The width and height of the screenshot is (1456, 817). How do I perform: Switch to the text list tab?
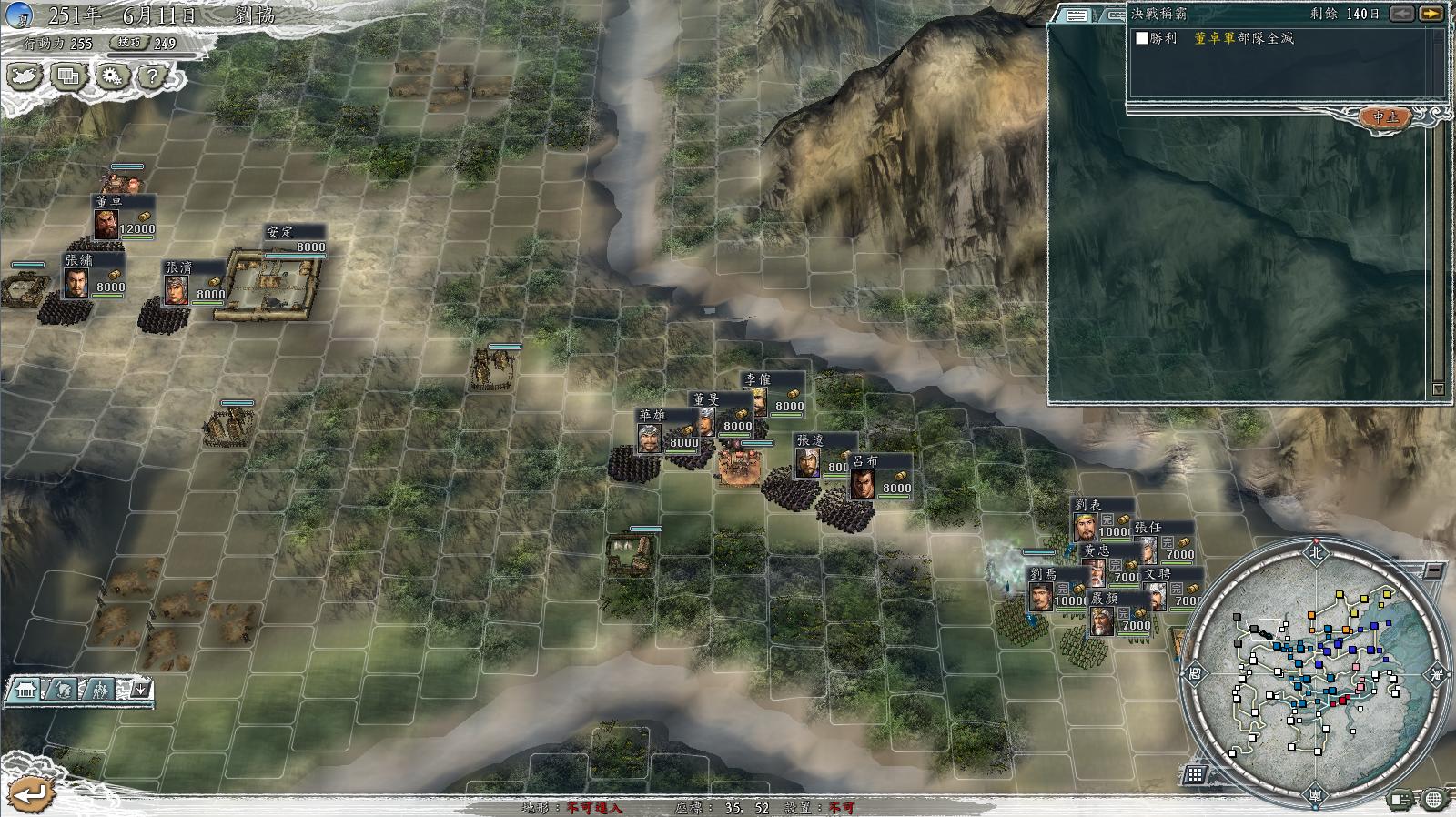[x=1077, y=15]
